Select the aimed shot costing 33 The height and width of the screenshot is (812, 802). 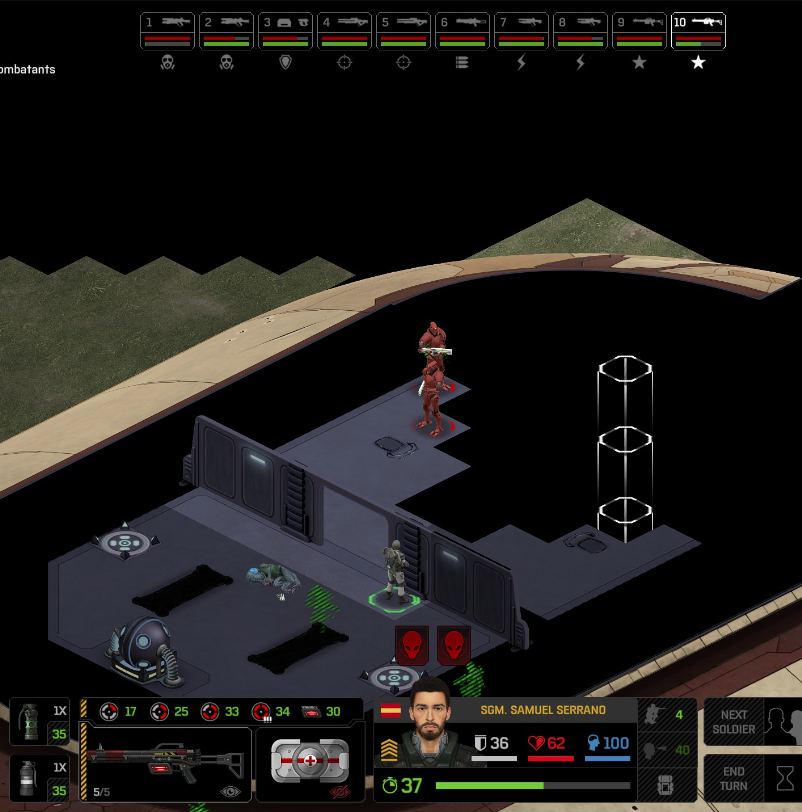(220, 712)
